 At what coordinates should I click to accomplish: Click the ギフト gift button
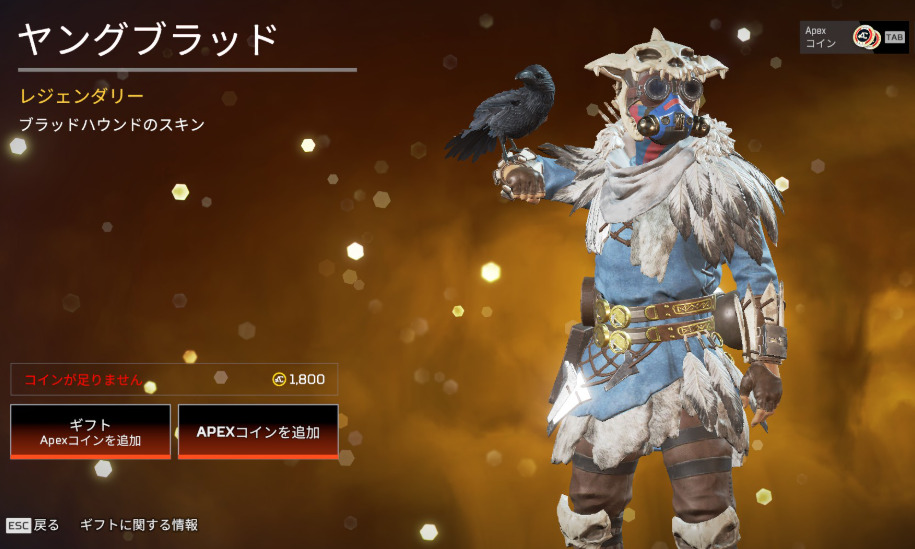click(x=90, y=431)
